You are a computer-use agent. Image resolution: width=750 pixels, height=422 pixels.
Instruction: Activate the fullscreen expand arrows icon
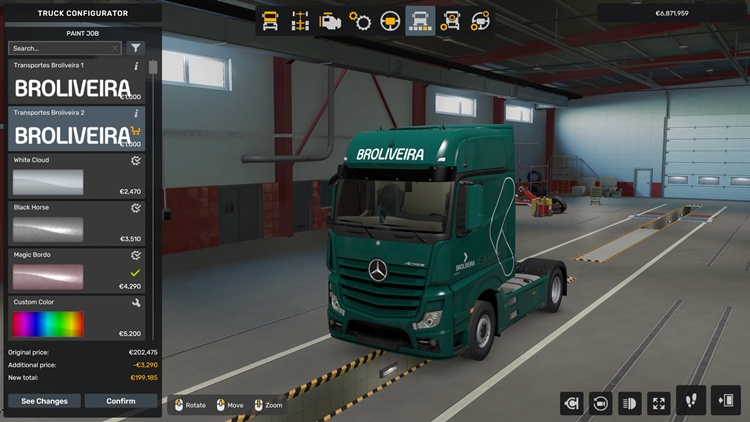coord(659,403)
